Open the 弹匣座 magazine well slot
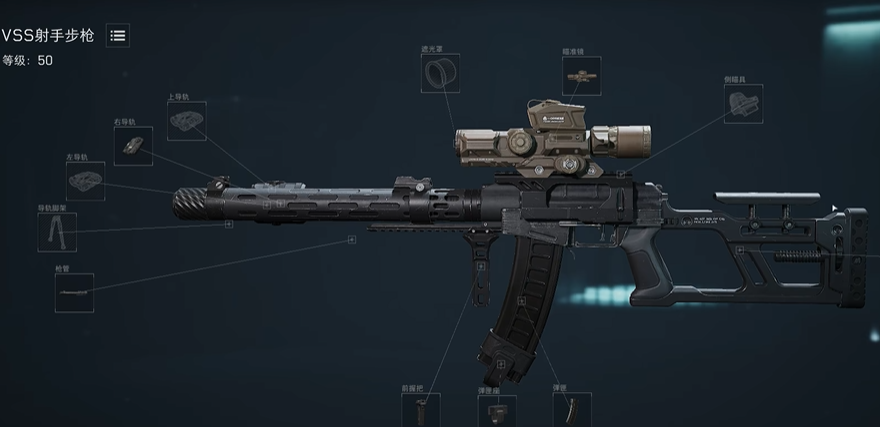This screenshot has height=427, width=880. click(x=496, y=410)
